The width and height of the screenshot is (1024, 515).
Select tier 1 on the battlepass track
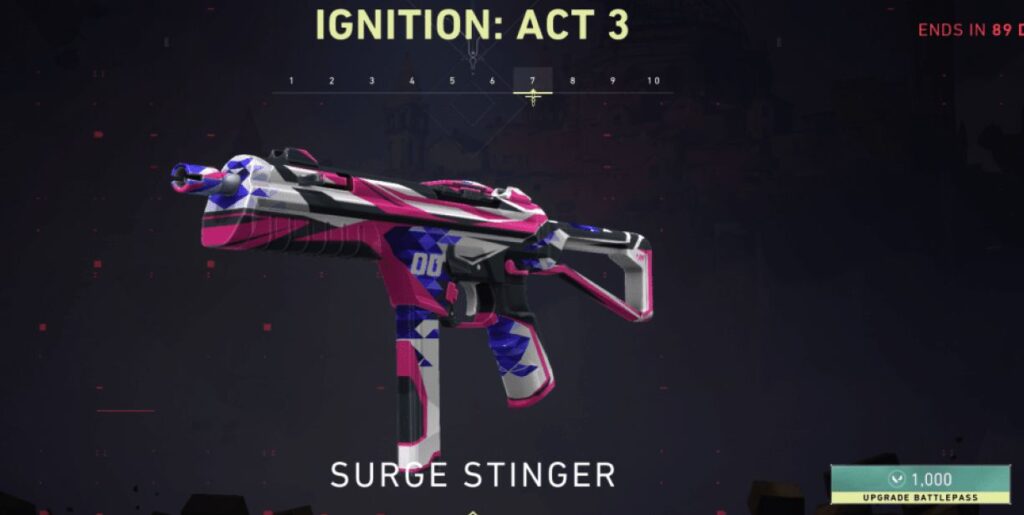291,81
